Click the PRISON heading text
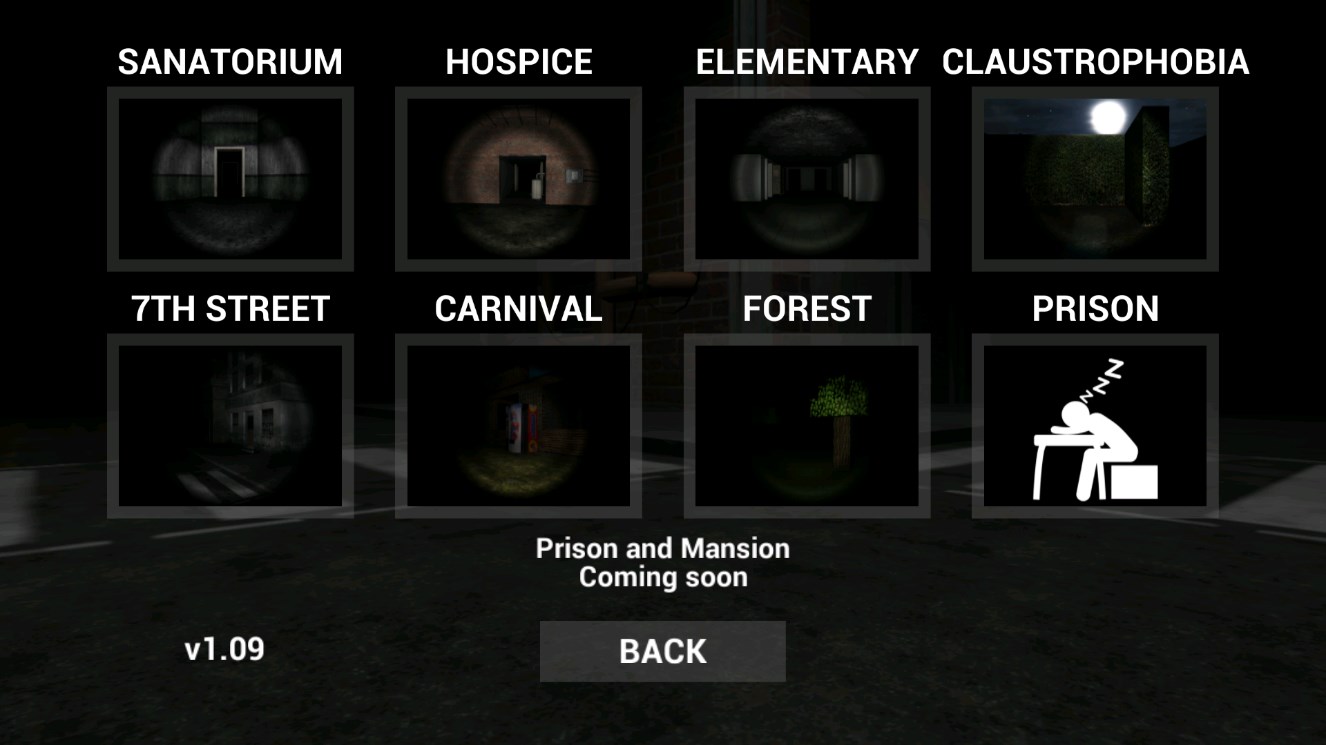The image size is (1326, 745). [x=1094, y=309]
